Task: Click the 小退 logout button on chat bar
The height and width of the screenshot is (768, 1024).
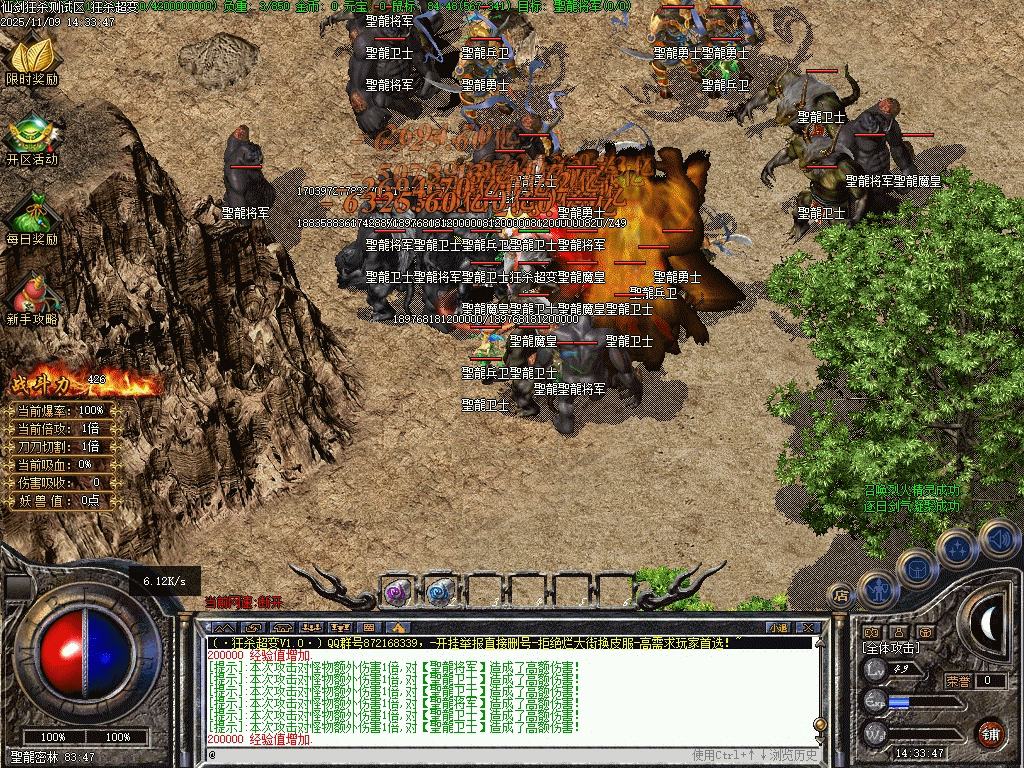Action: tap(778, 628)
